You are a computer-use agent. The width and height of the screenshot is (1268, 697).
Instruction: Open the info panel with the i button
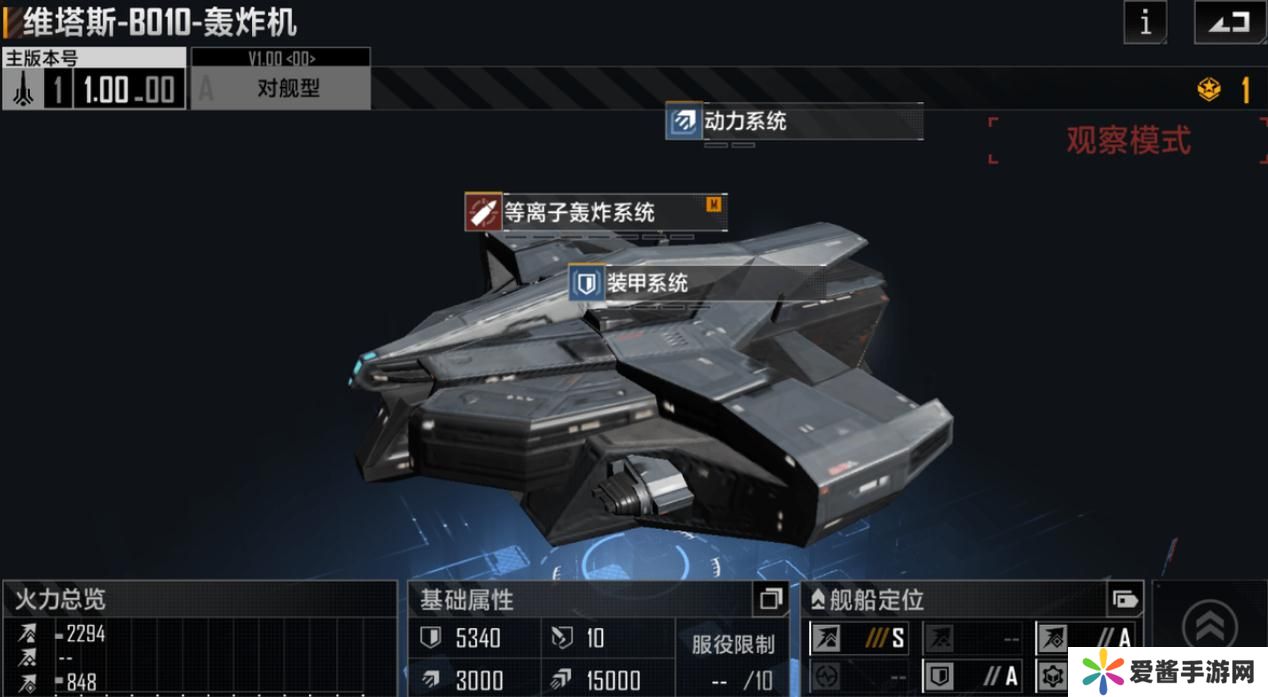click(1145, 22)
